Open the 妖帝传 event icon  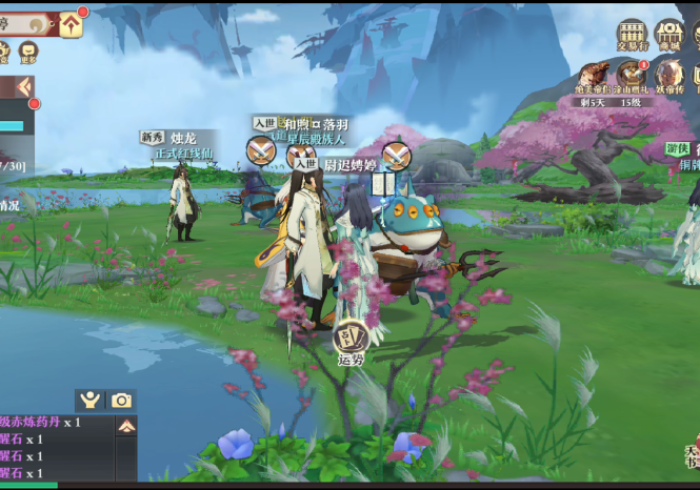(669, 77)
